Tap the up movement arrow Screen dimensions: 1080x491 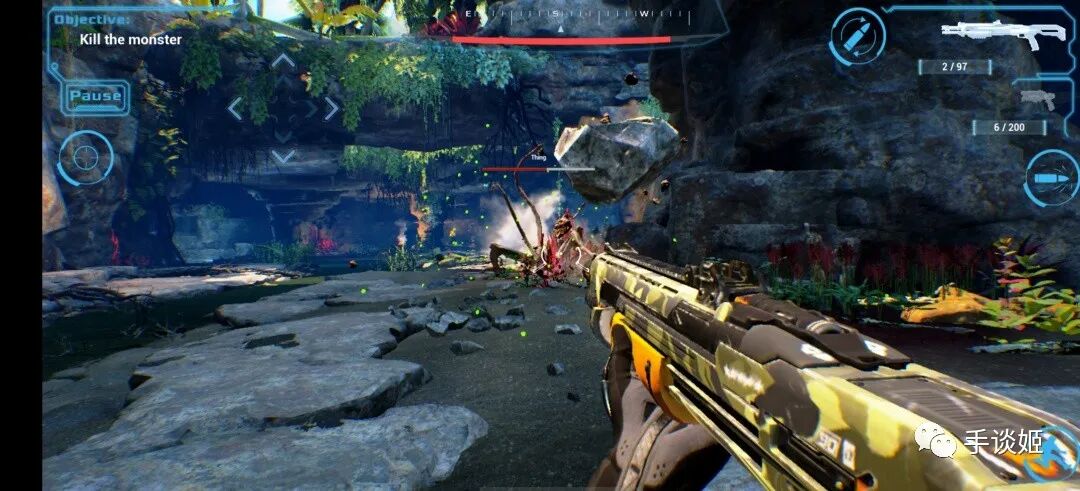pos(284,62)
